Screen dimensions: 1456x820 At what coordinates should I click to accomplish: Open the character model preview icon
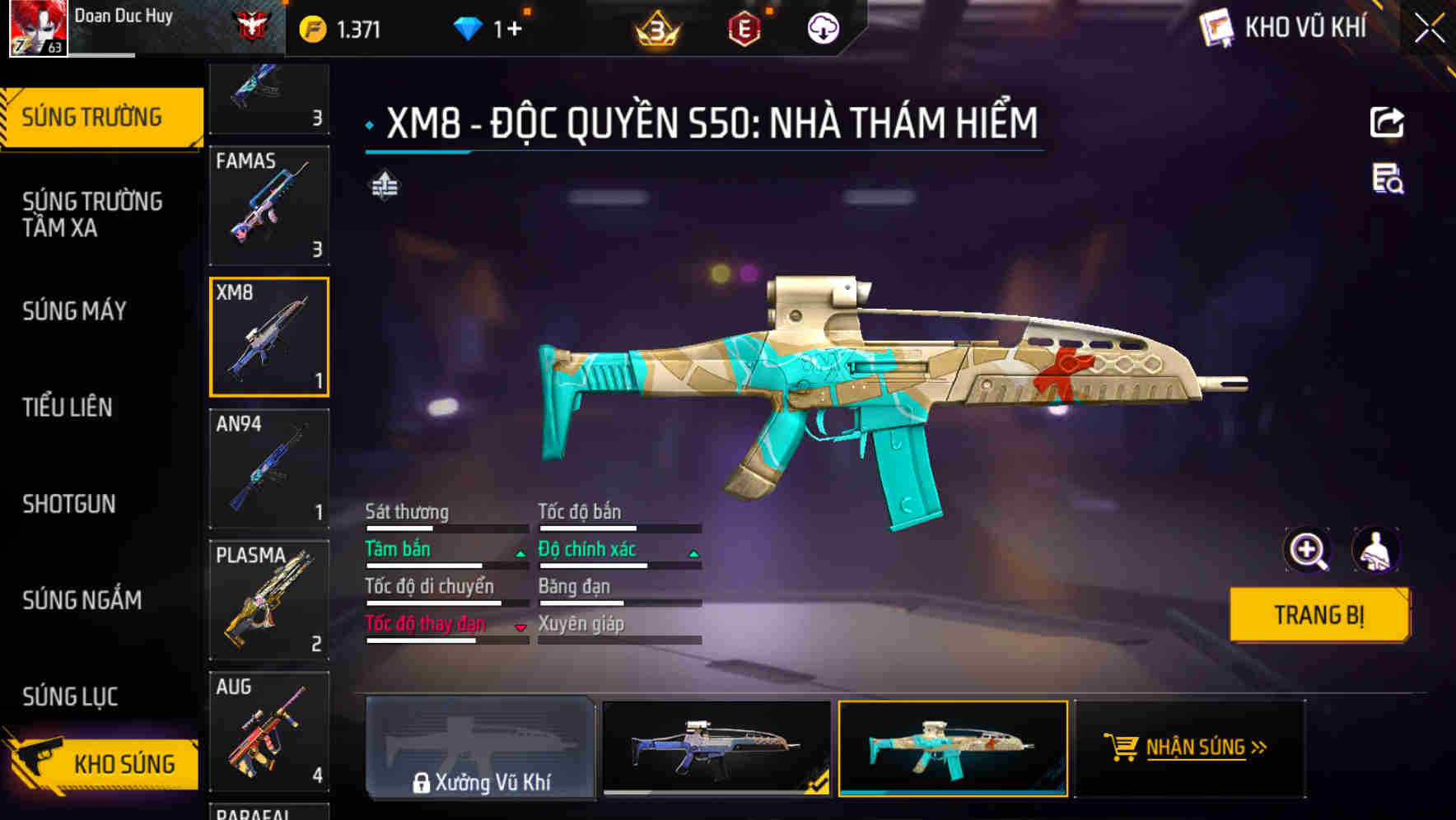pyautogui.click(x=1378, y=549)
